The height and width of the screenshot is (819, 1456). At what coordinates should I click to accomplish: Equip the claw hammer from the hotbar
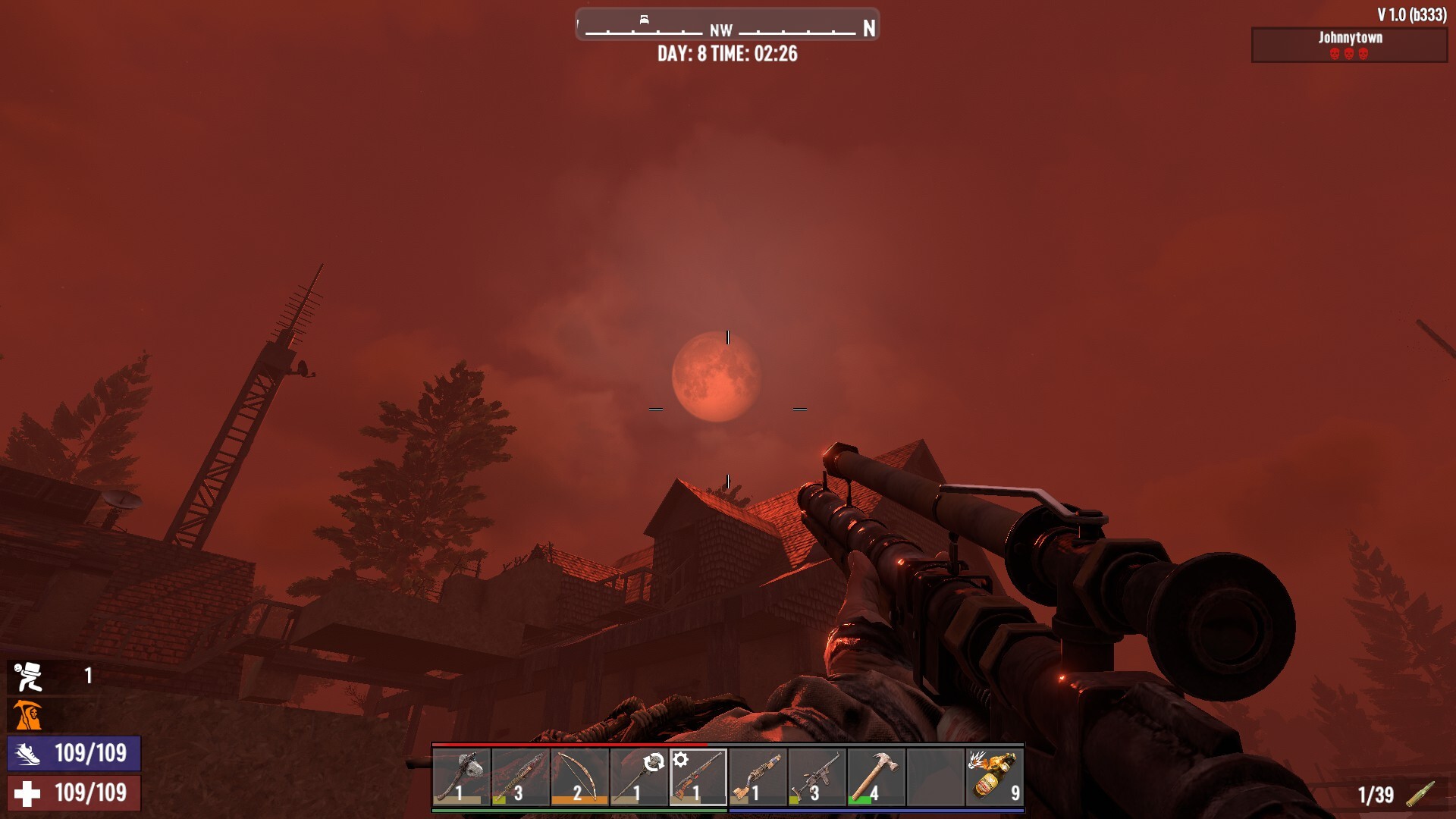pyautogui.click(x=876, y=777)
